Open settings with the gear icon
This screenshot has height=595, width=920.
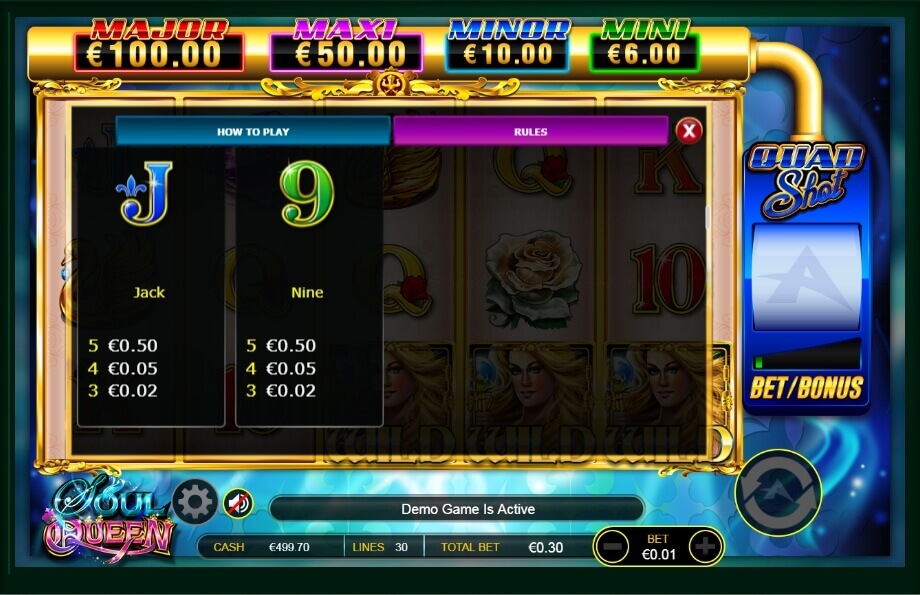195,502
